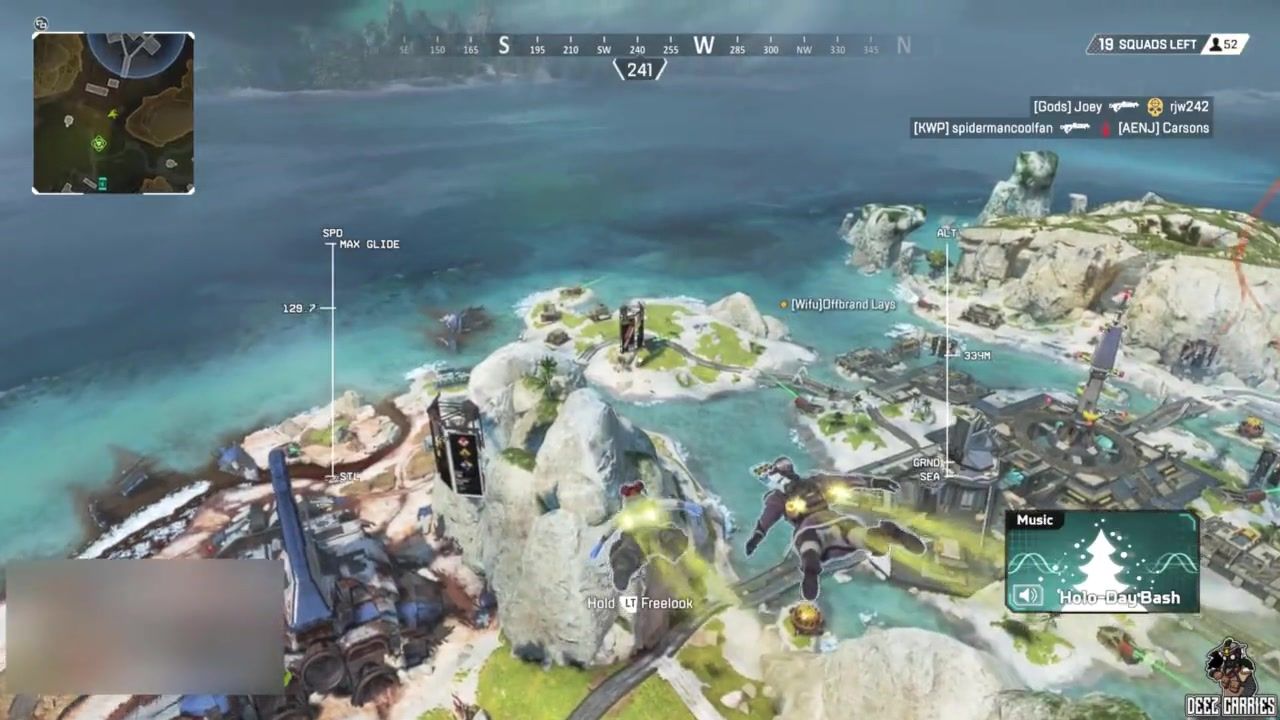Click the compass bearing strip
The width and height of the screenshot is (1280, 720).
(640, 47)
